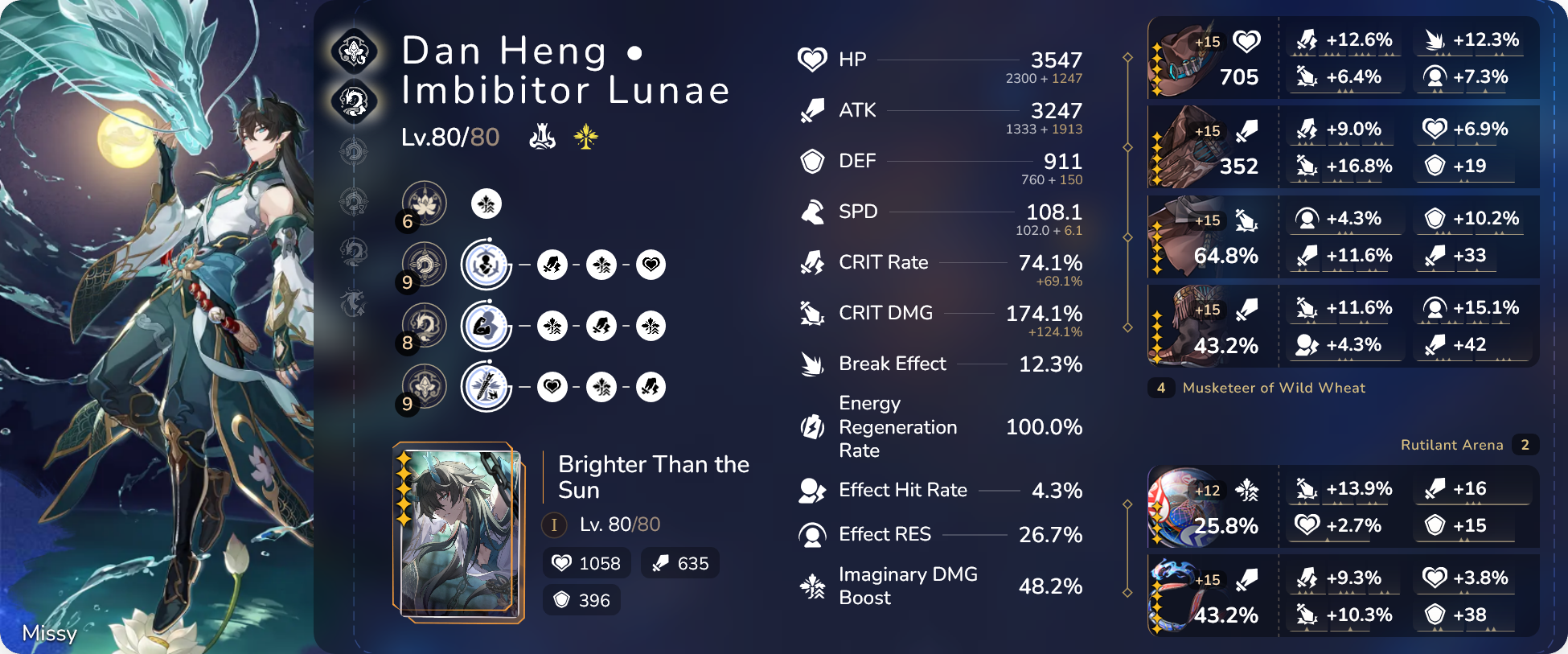1568x654 pixels.
Task: Expand the 4-piece Musketeer set badge
Action: [x=1160, y=388]
